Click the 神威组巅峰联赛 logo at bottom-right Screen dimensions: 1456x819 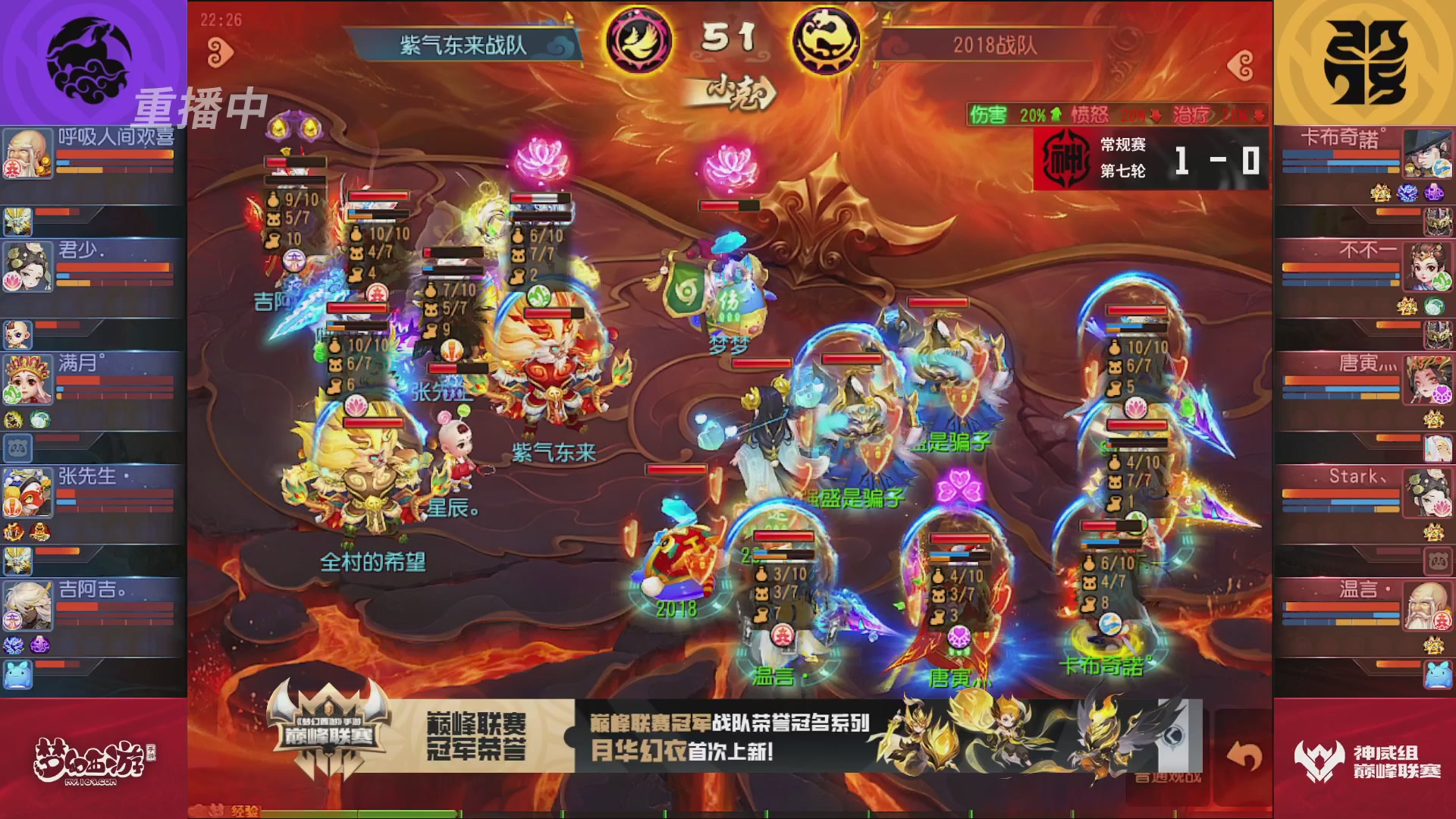click(1365, 758)
